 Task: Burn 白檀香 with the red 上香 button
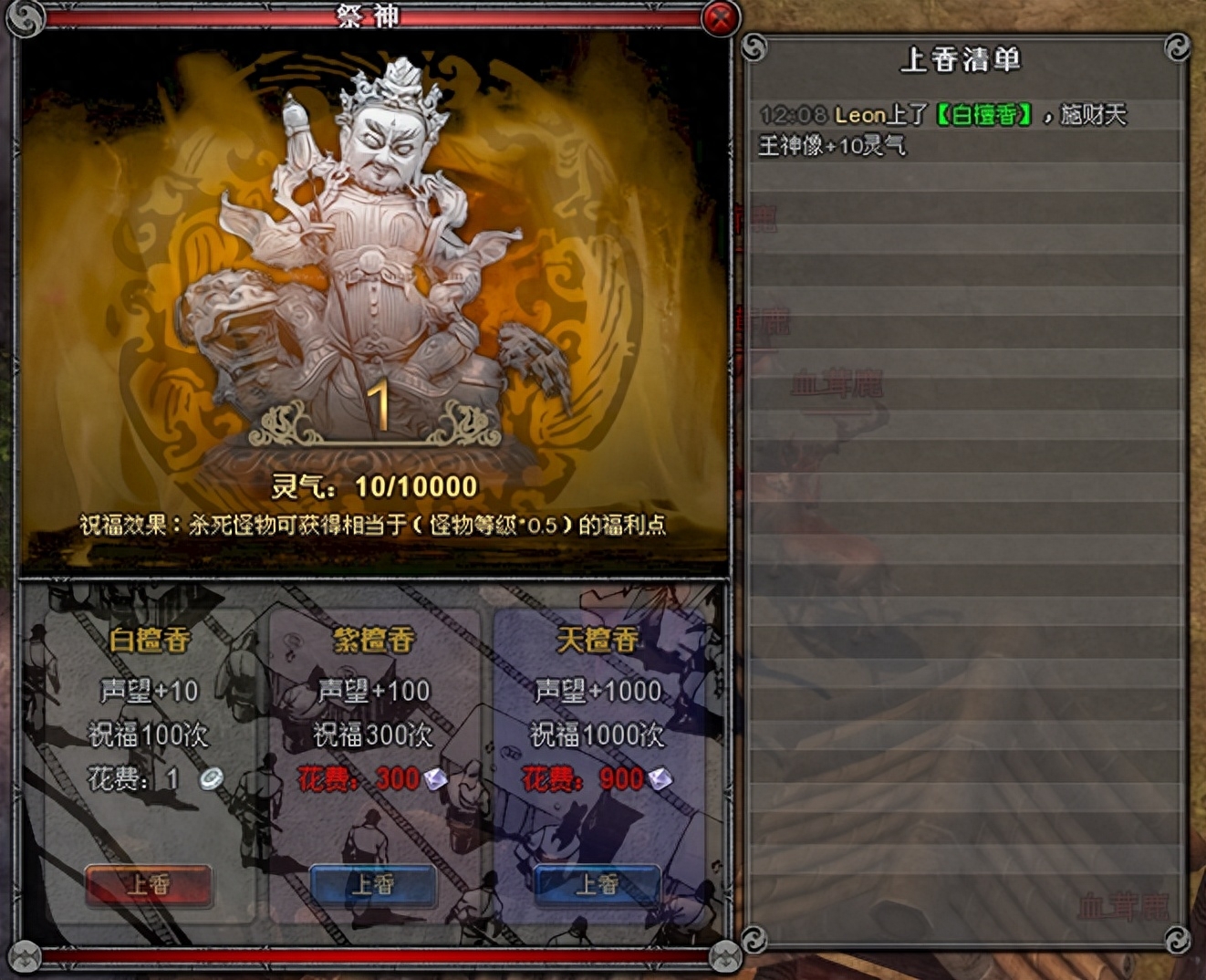coord(149,884)
